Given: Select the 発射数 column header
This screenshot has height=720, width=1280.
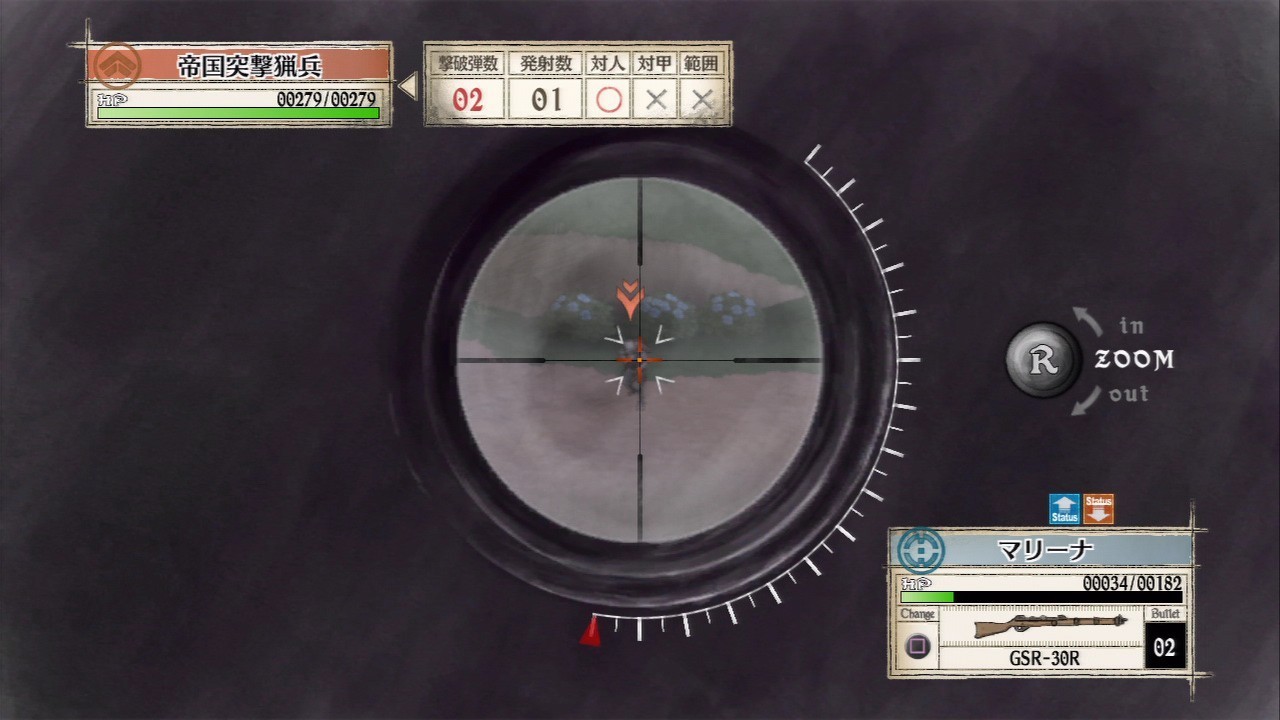Looking at the screenshot, I should coord(543,62).
